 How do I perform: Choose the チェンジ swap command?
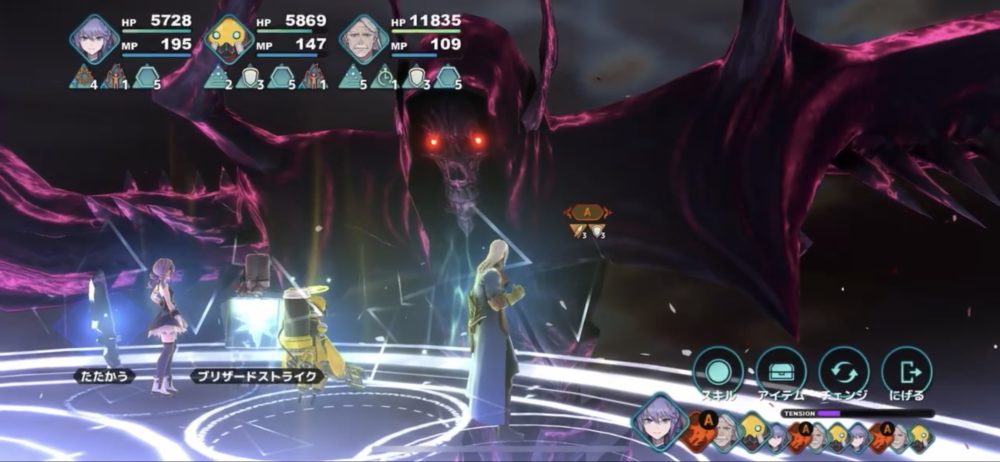pyautogui.click(x=844, y=371)
